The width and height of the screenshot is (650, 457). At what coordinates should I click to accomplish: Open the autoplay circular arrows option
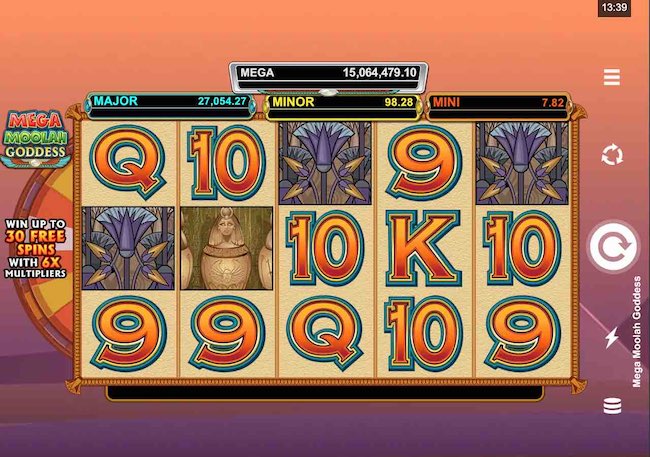pyautogui.click(x=612, y=155)
